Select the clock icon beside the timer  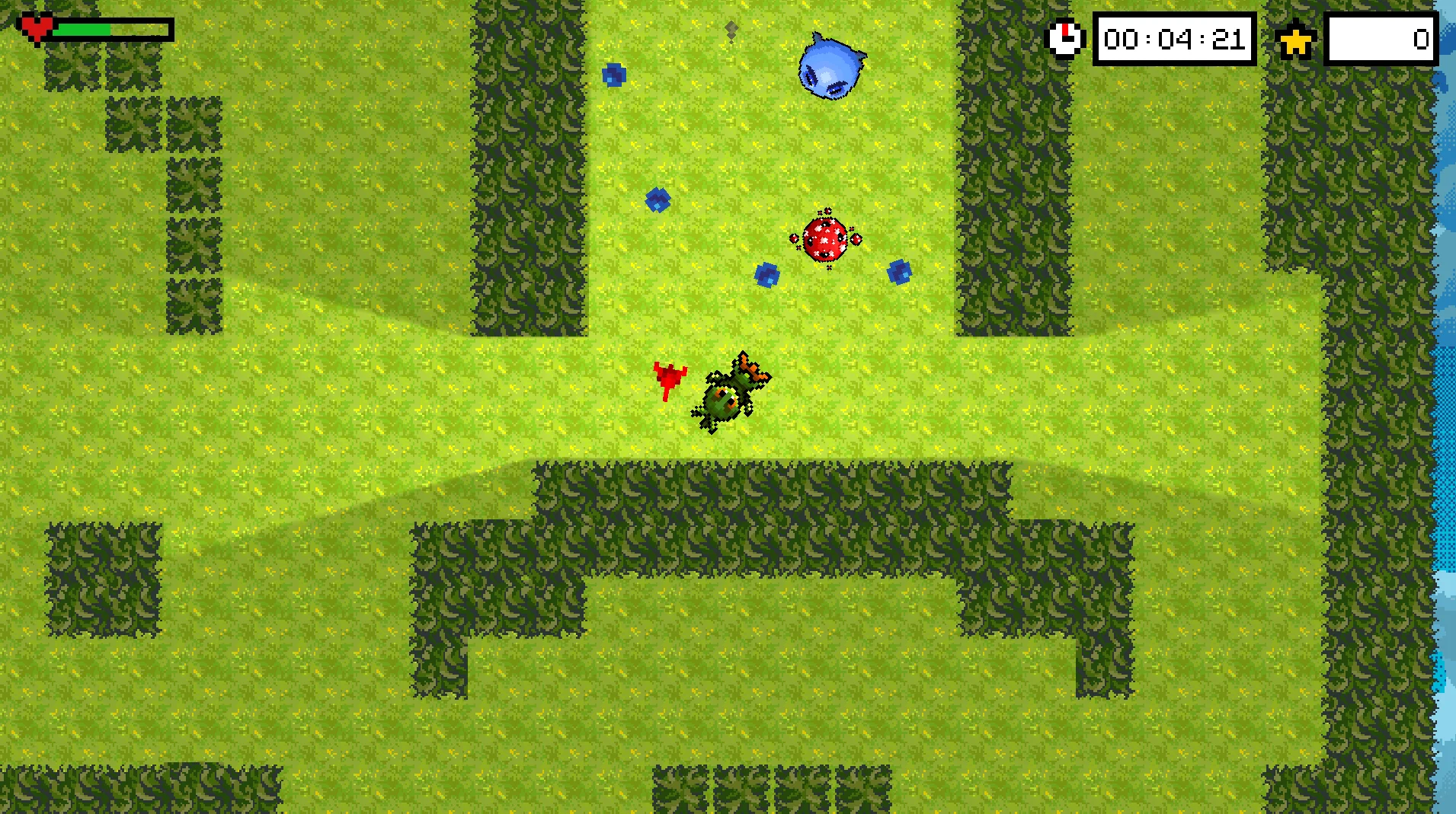tap(1065, 39)
